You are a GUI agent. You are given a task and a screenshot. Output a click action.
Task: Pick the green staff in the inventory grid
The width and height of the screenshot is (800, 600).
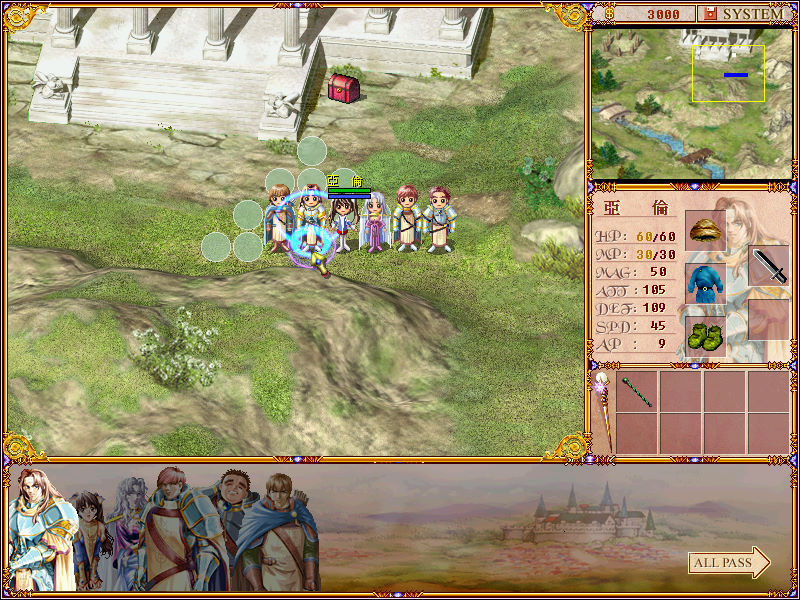pos(637,391)
